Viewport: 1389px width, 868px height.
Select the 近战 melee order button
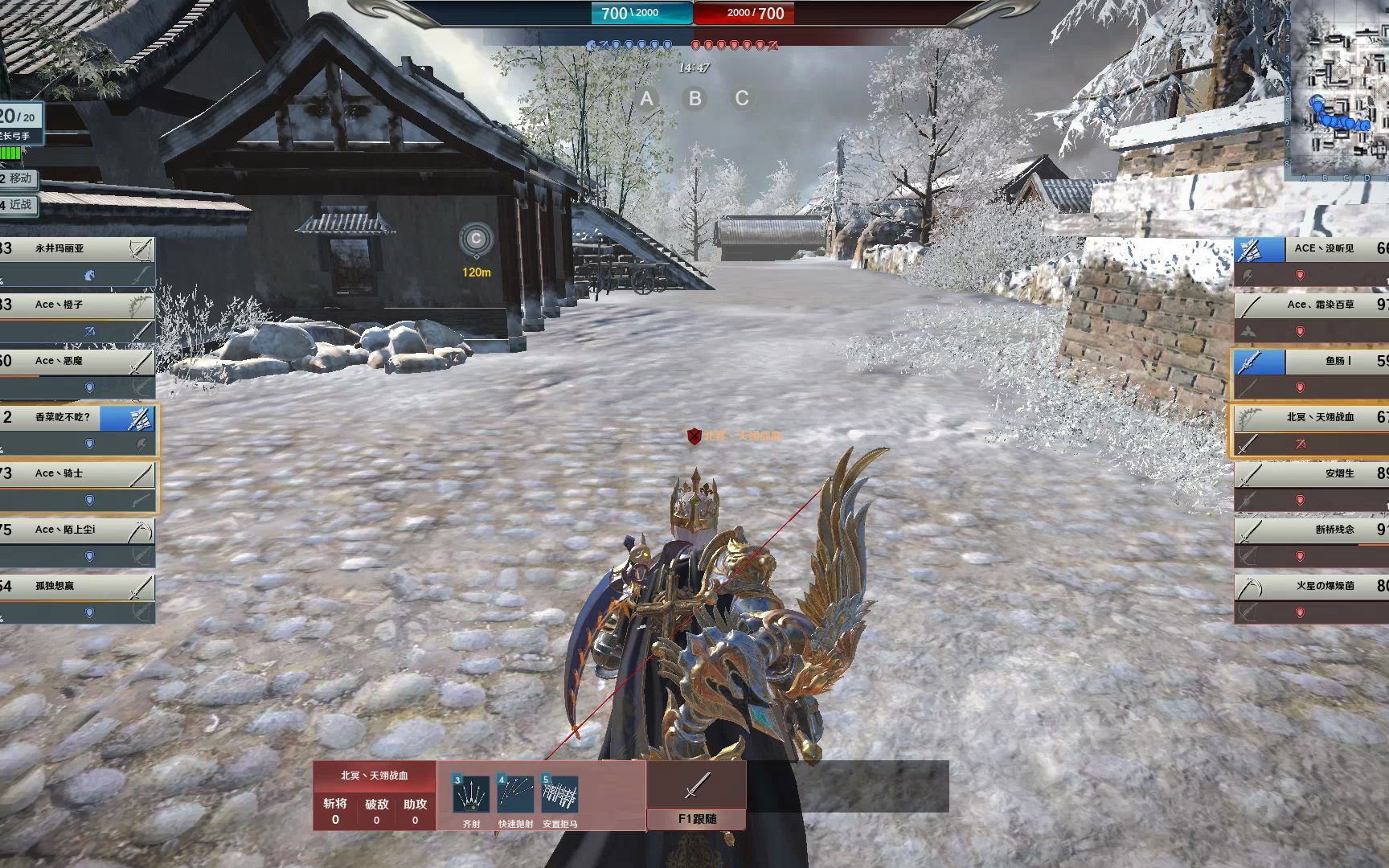pyautogui.click(x=18, y=205)
